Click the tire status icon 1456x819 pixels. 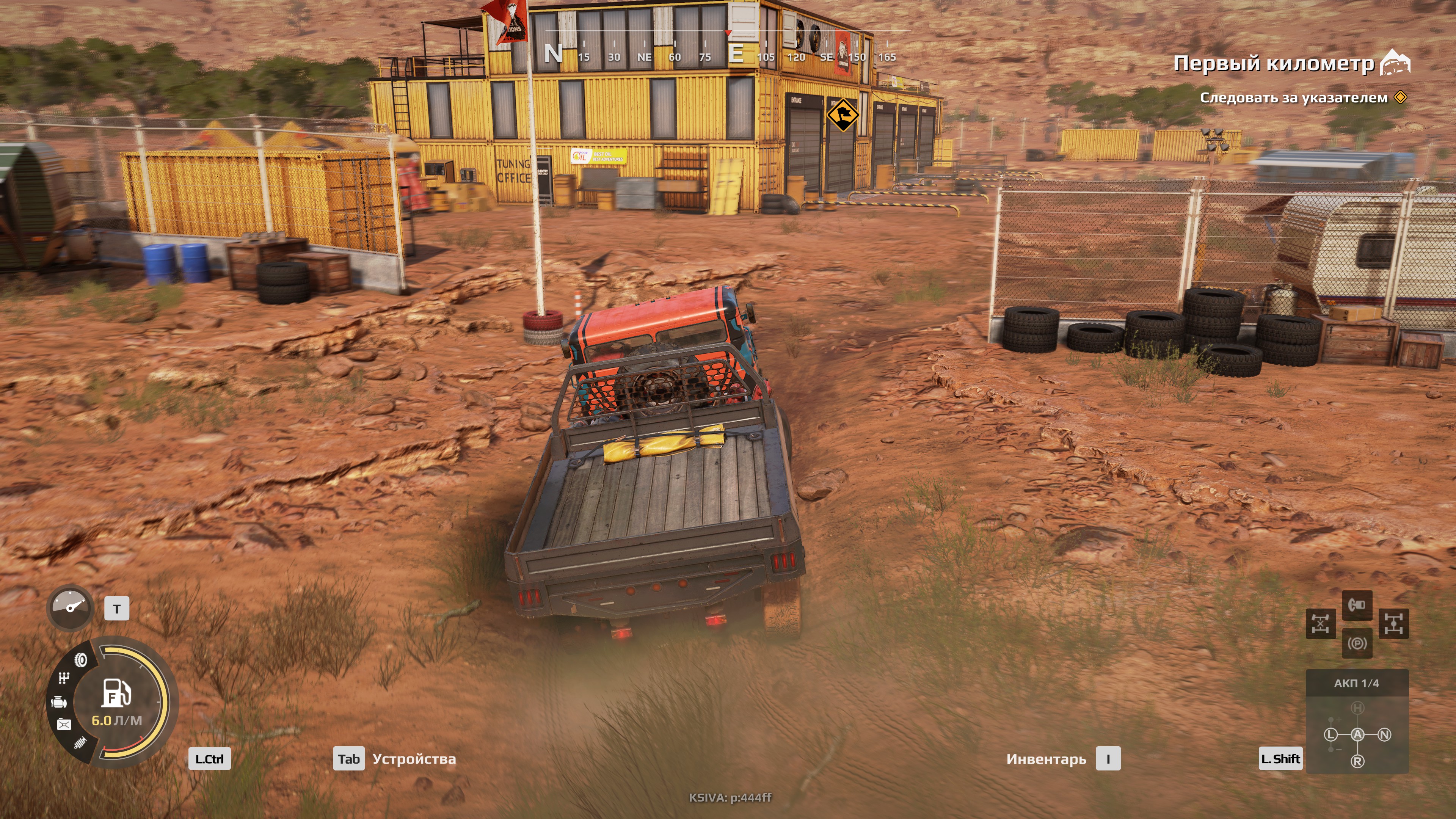click(81, 660)
